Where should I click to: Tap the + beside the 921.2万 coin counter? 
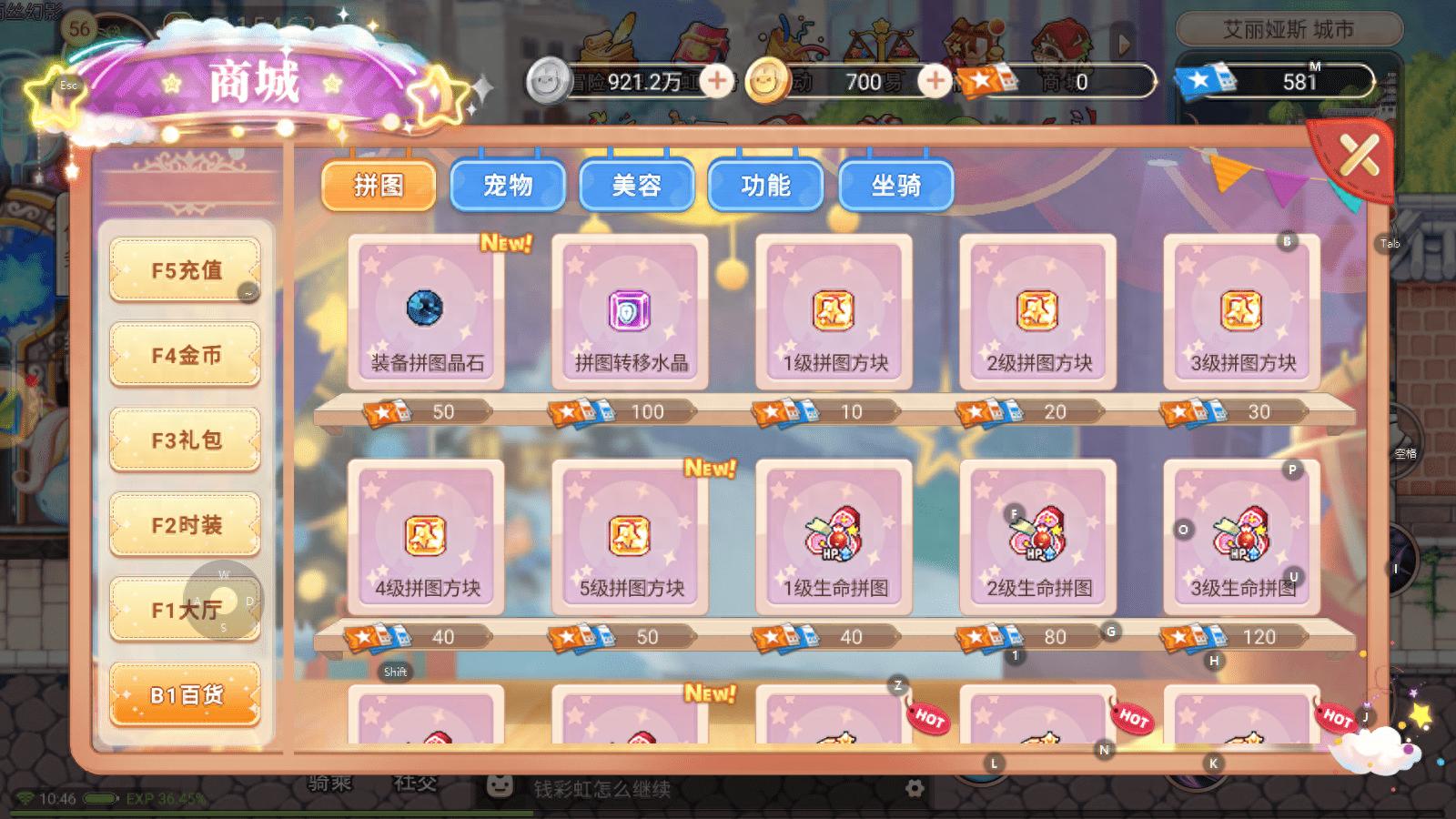coord(718,81)
